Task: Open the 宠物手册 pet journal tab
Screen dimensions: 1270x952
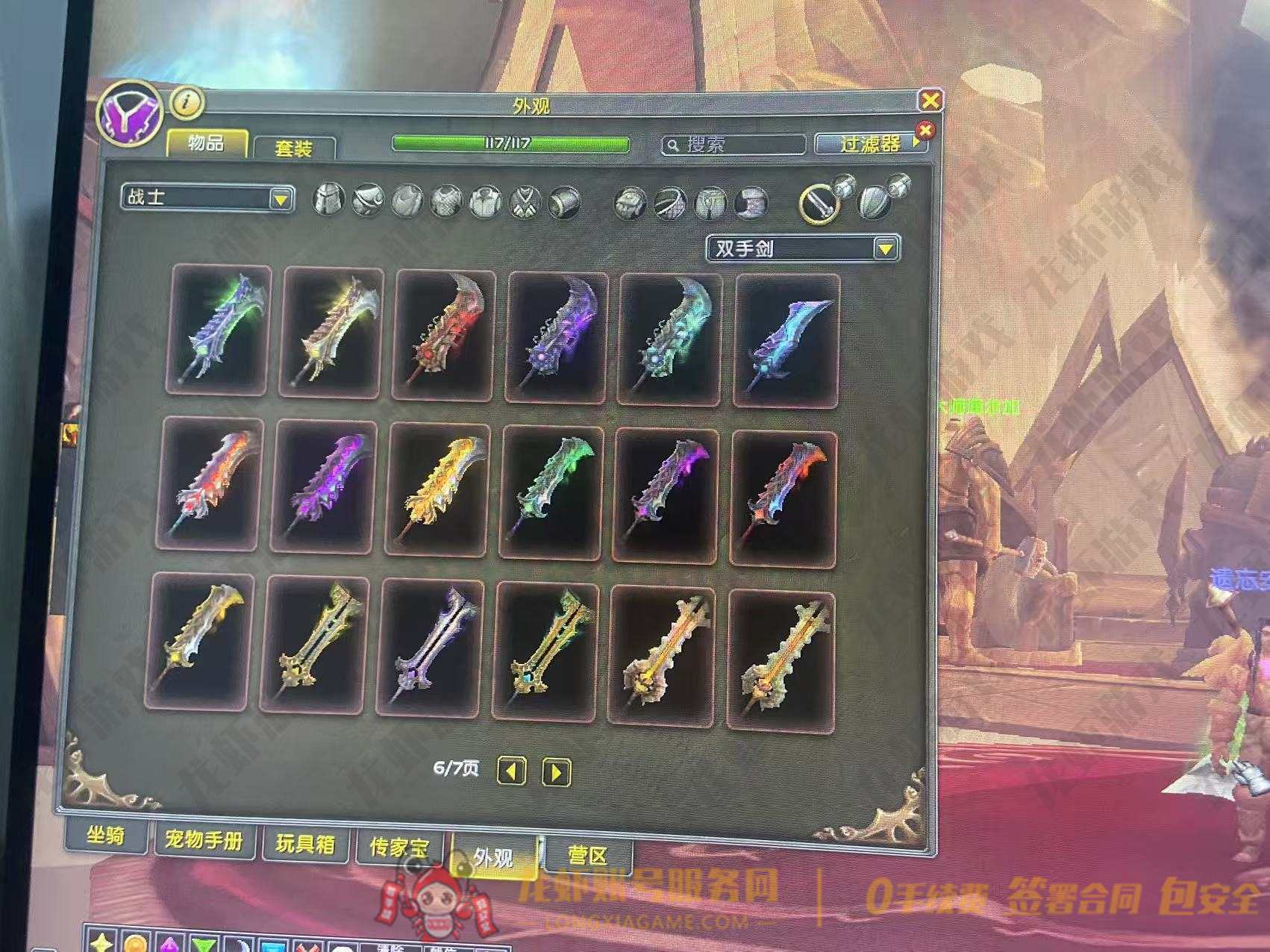Action: pyautogui.click(x=204, y=840)
